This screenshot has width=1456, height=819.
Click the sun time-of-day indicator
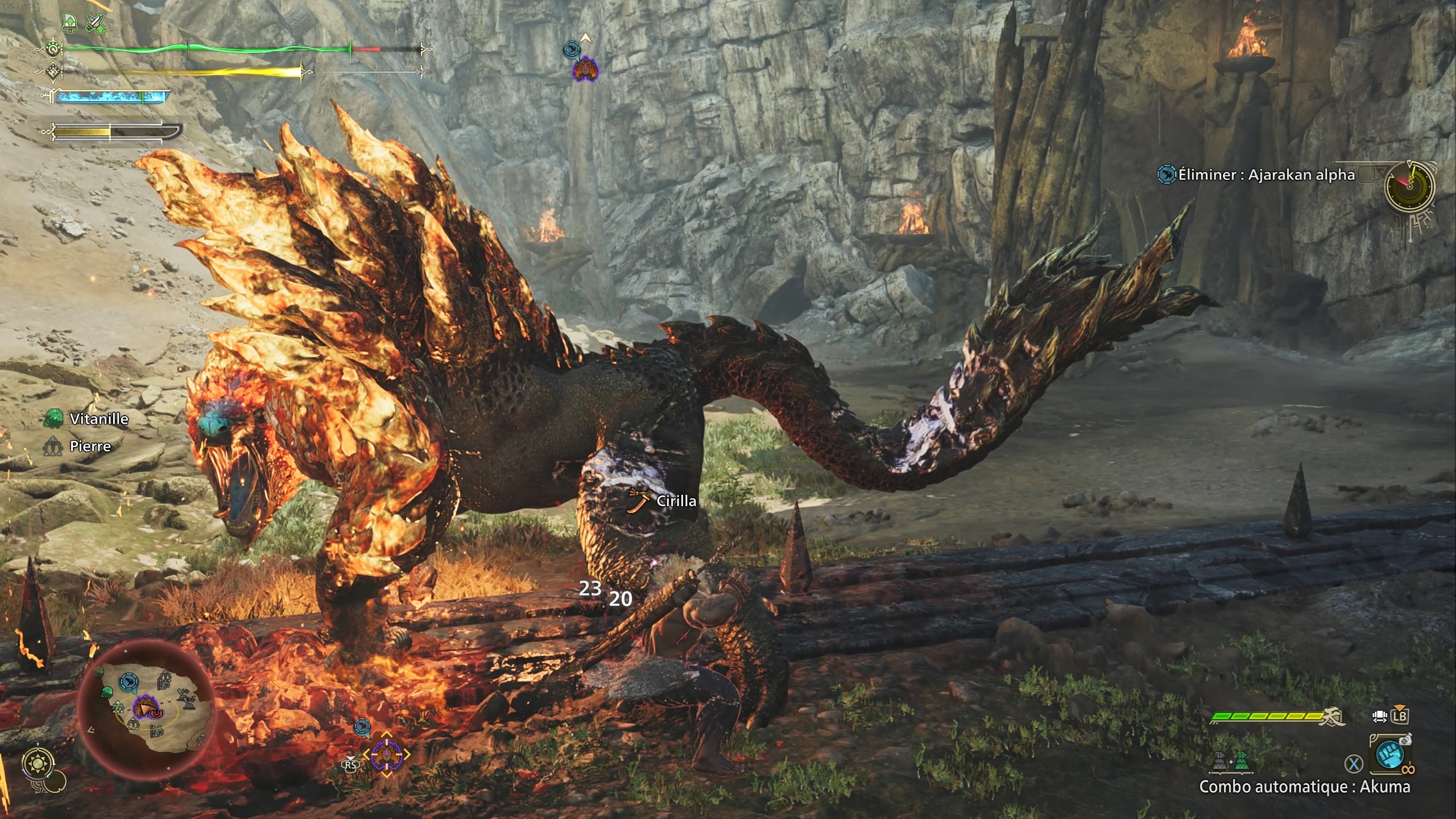39,763
